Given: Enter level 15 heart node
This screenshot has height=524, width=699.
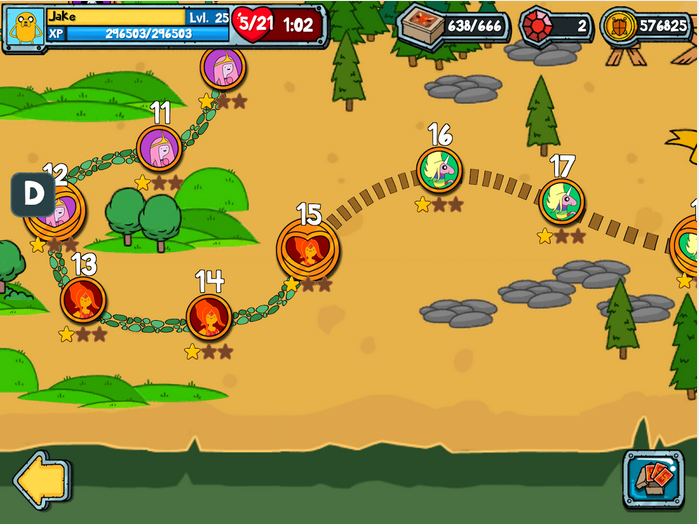Looking at the screenshot, I should click(308, 249).
